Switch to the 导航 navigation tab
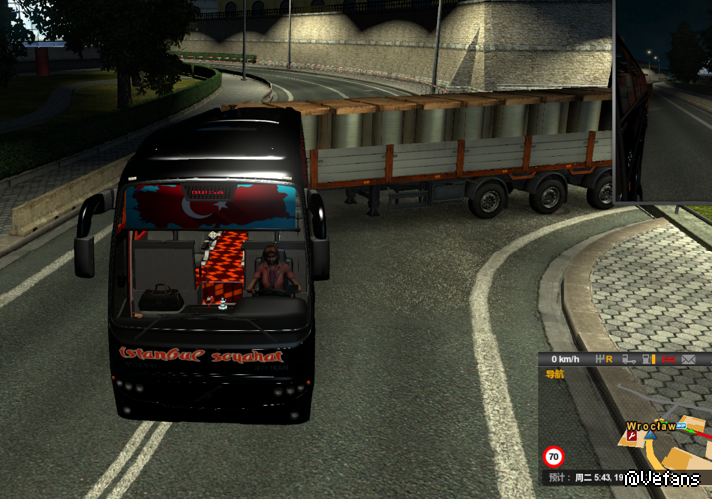This screenshot has width=712, height=499. (x=553, y=375)
